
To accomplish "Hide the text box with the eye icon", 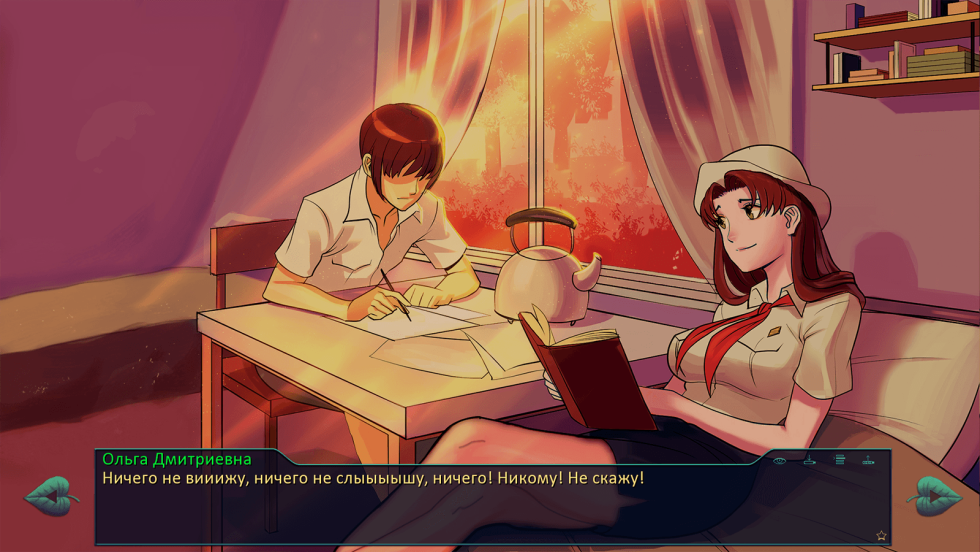I will click(x=780, y=461).
